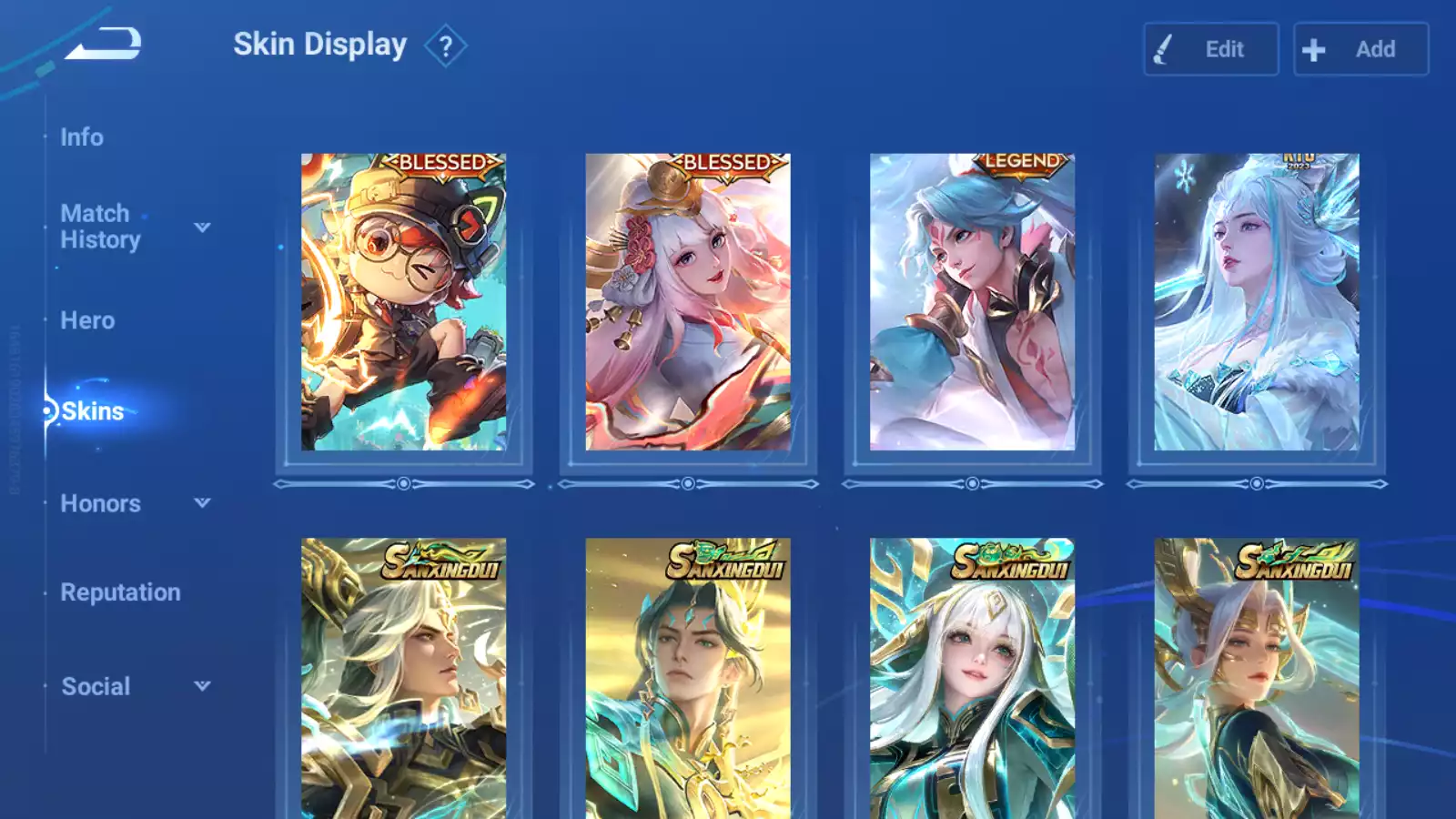
Task: Select the Legend blue-haired skin card
Action: coord(972,302)
